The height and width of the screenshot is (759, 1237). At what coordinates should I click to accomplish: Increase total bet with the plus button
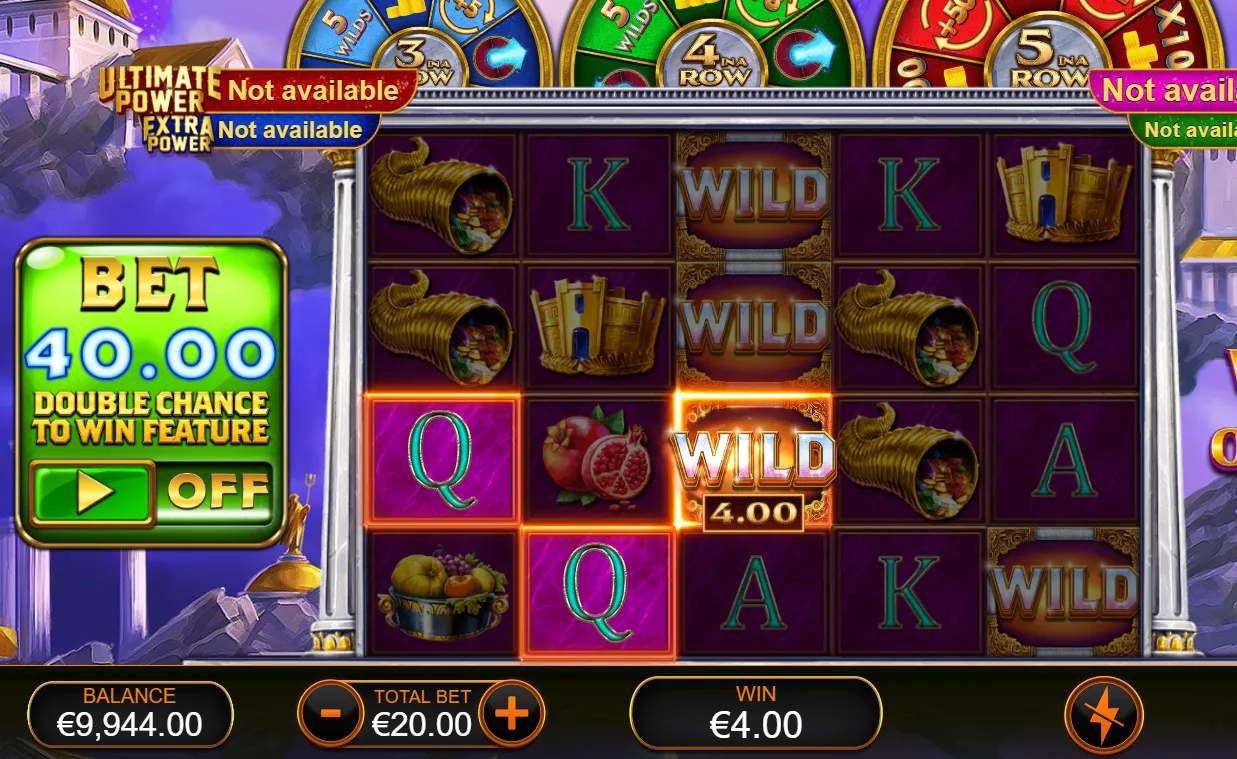pyautogui.click(x=511, y=714)
